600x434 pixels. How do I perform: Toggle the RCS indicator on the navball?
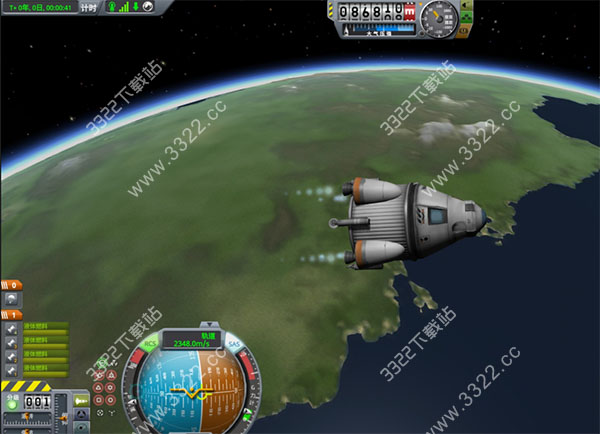[x=150, y=344]
